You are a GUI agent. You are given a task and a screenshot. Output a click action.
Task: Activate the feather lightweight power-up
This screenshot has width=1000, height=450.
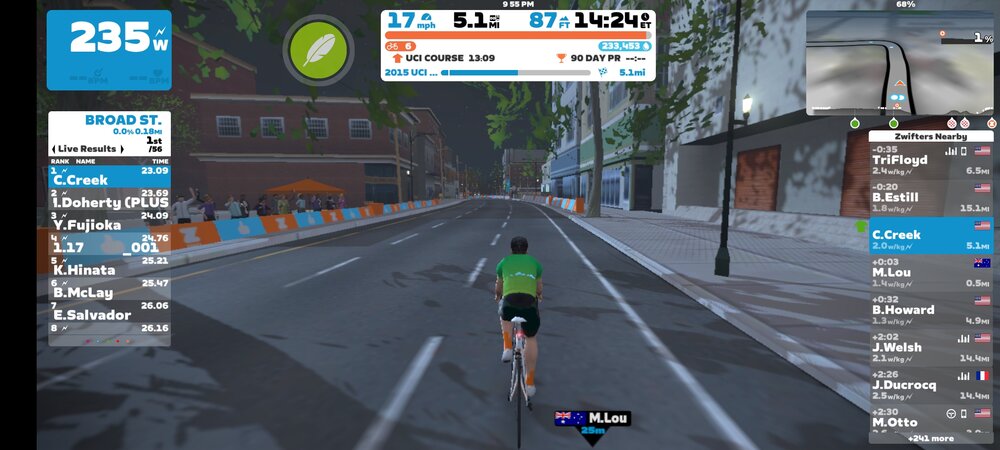pyautogui.click(x=318, y=49)
